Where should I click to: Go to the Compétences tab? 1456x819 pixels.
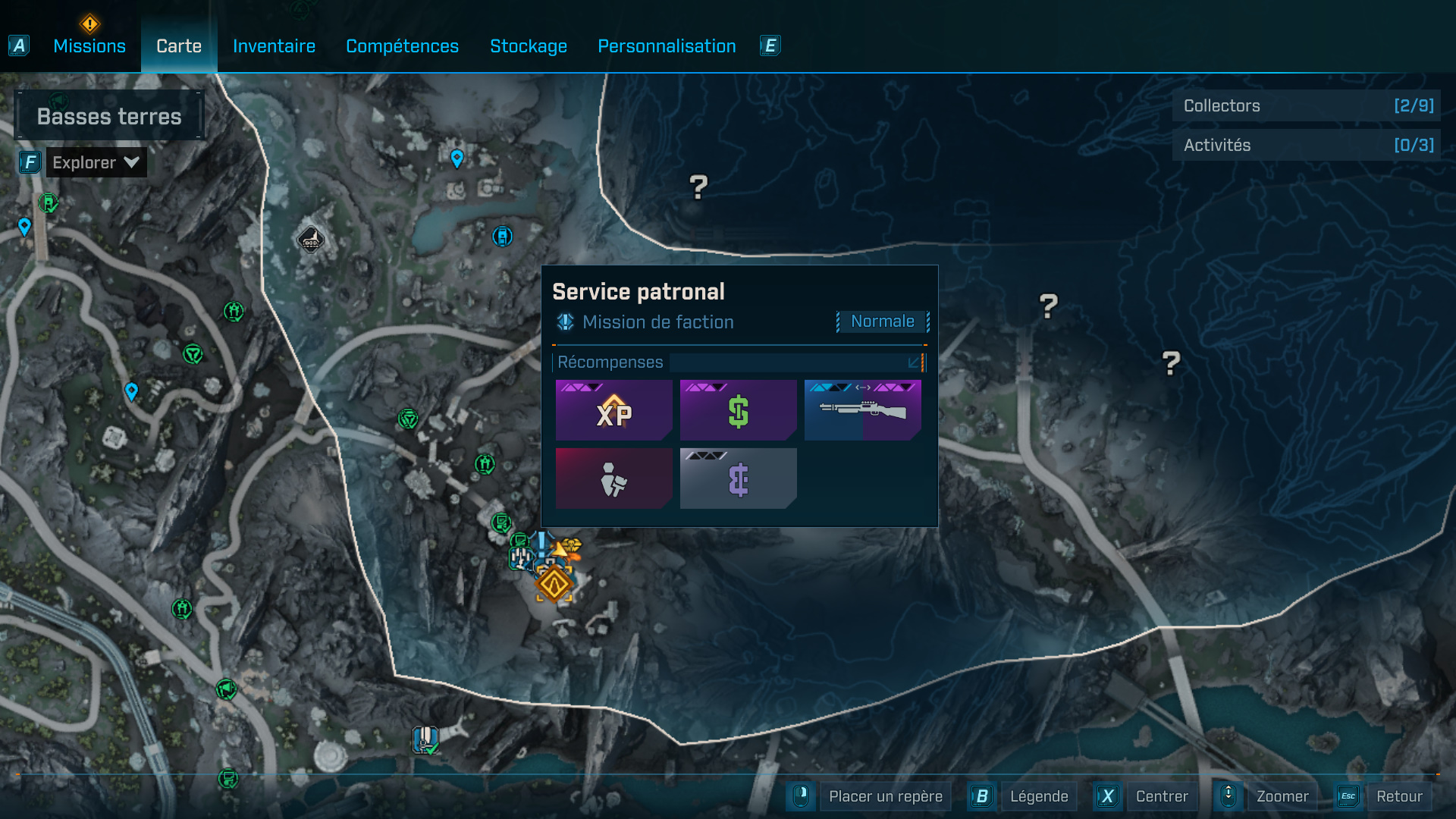pyautogui.click(x=402, y=46)
